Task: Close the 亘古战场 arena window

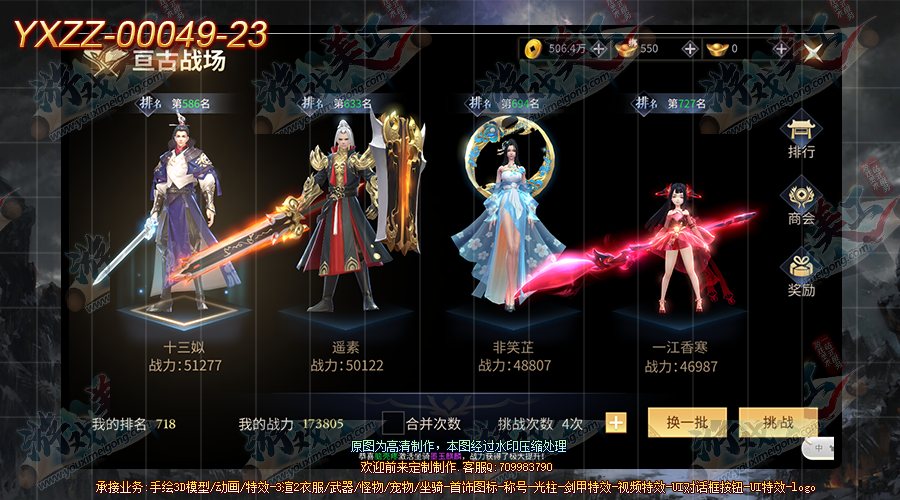Action: click(813, 51)
